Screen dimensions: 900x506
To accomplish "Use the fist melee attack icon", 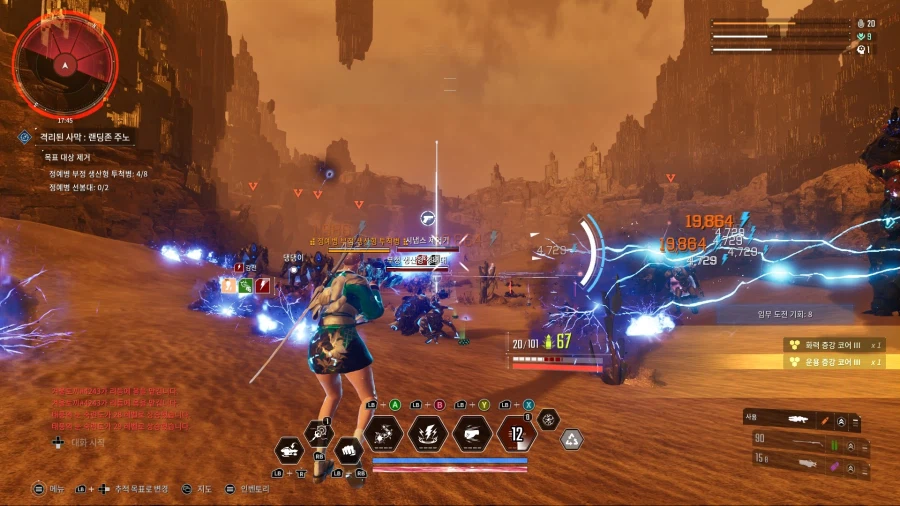I will point(347,450).
